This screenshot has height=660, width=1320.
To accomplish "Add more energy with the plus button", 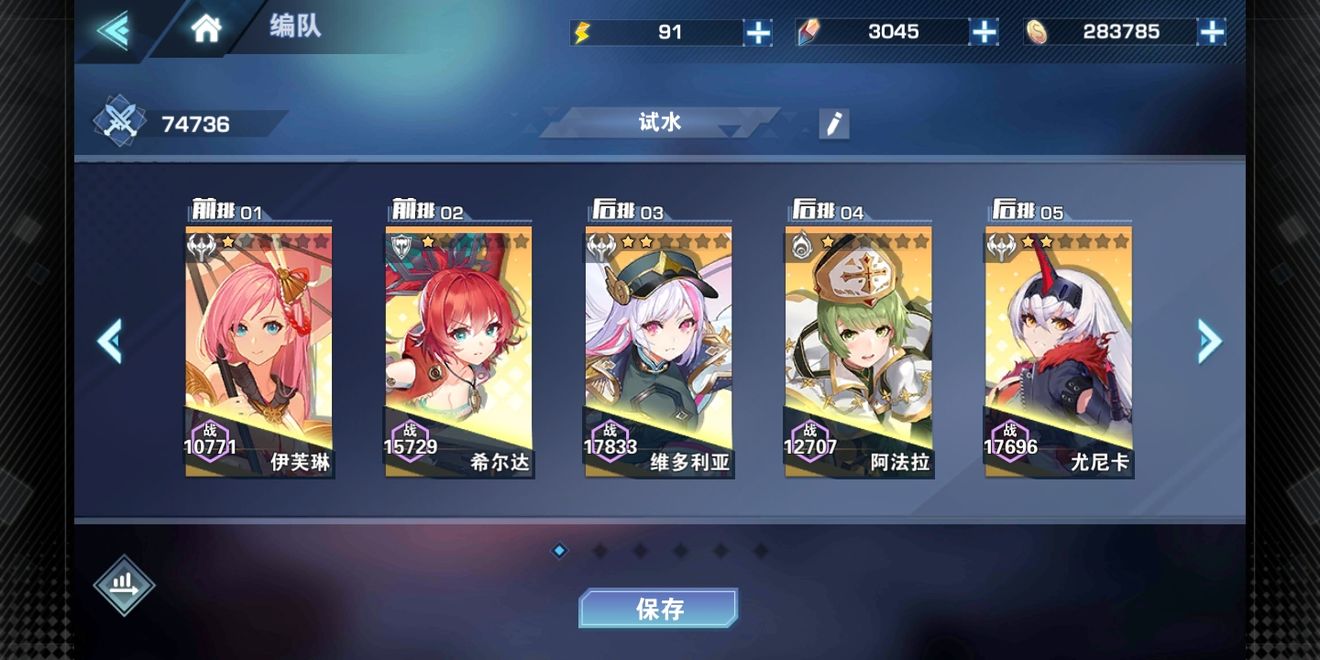I will tap(758, 32).
